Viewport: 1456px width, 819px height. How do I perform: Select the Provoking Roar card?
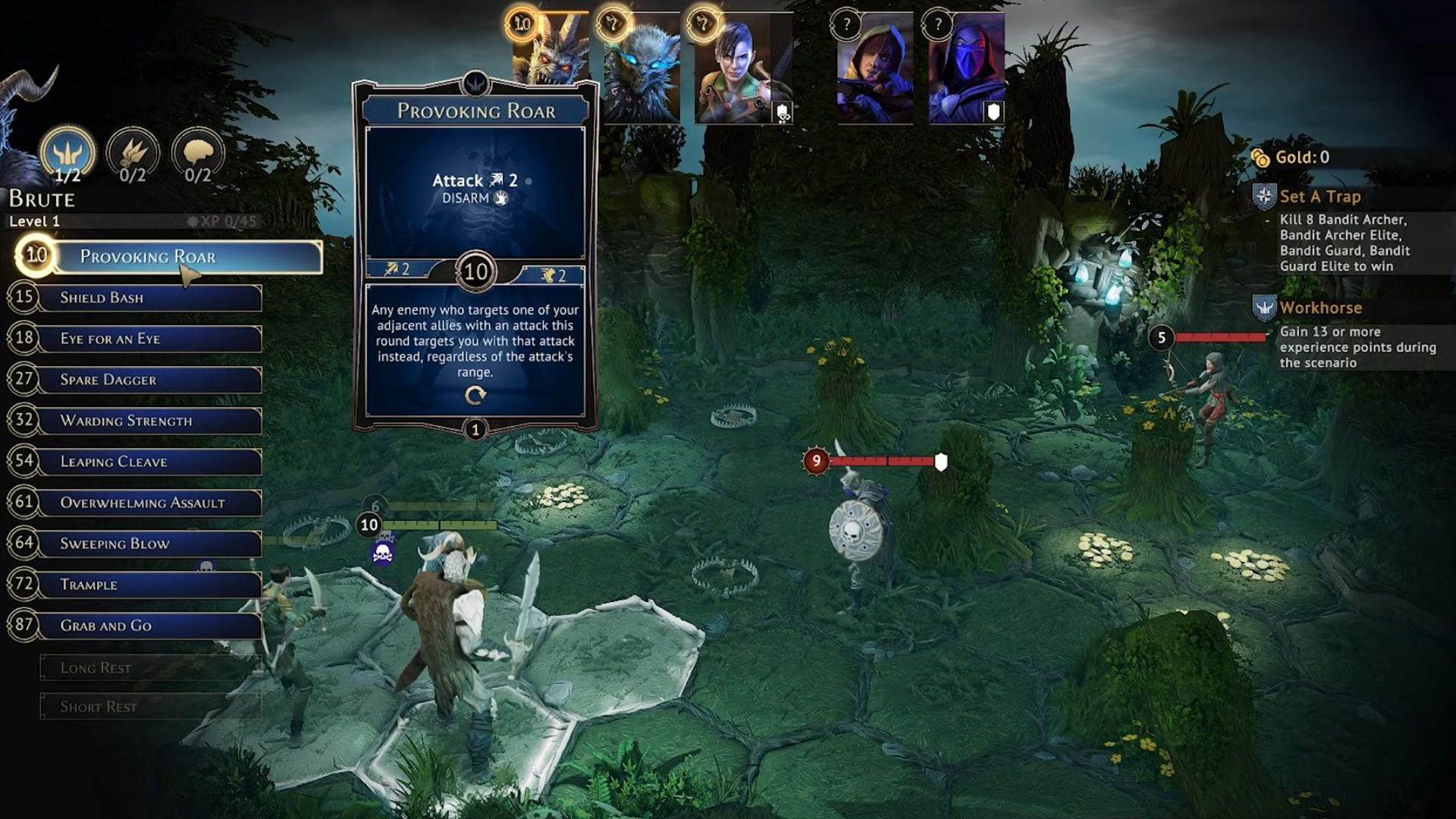click(x=190, y=257)
